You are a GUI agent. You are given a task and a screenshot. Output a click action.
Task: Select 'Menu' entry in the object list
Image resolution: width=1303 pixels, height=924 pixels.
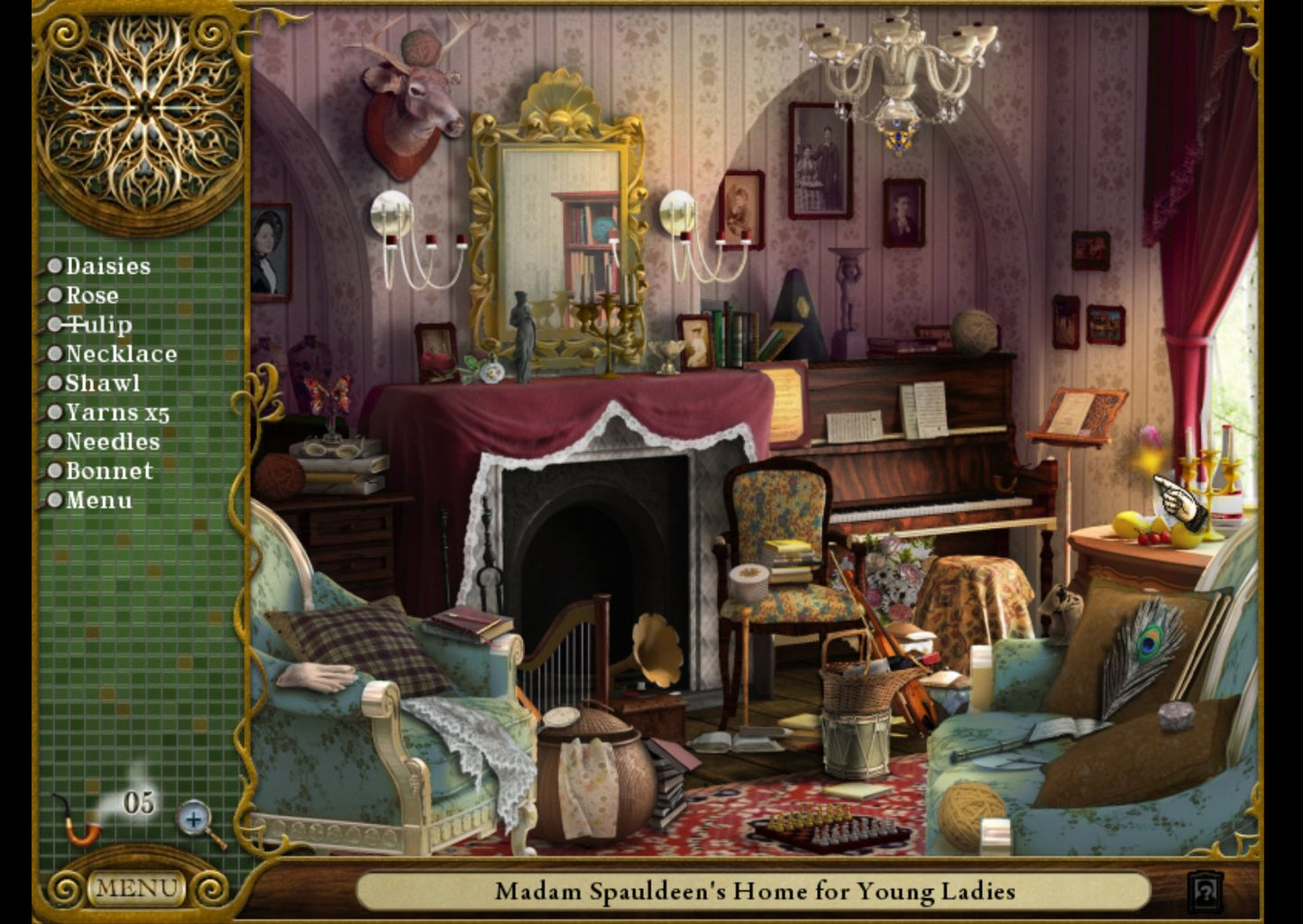[99, 499]
